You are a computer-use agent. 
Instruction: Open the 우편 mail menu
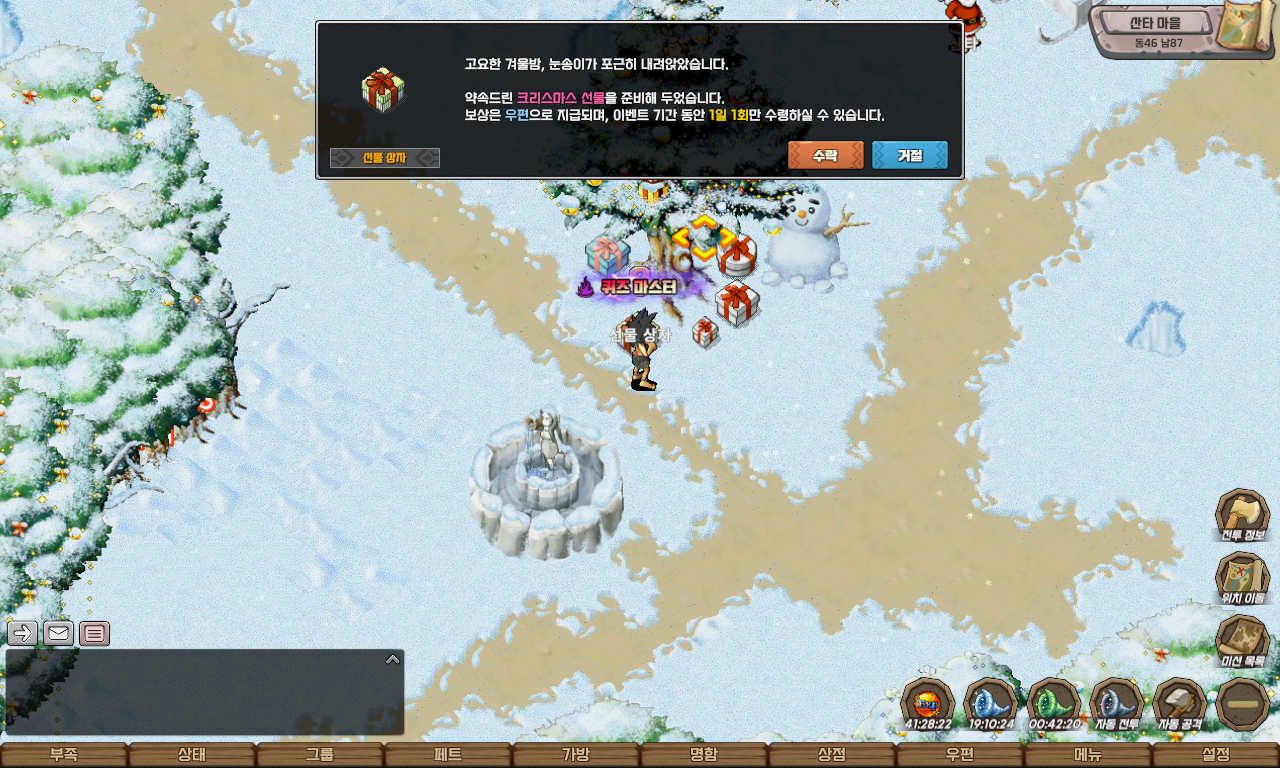tap(960, 755)
